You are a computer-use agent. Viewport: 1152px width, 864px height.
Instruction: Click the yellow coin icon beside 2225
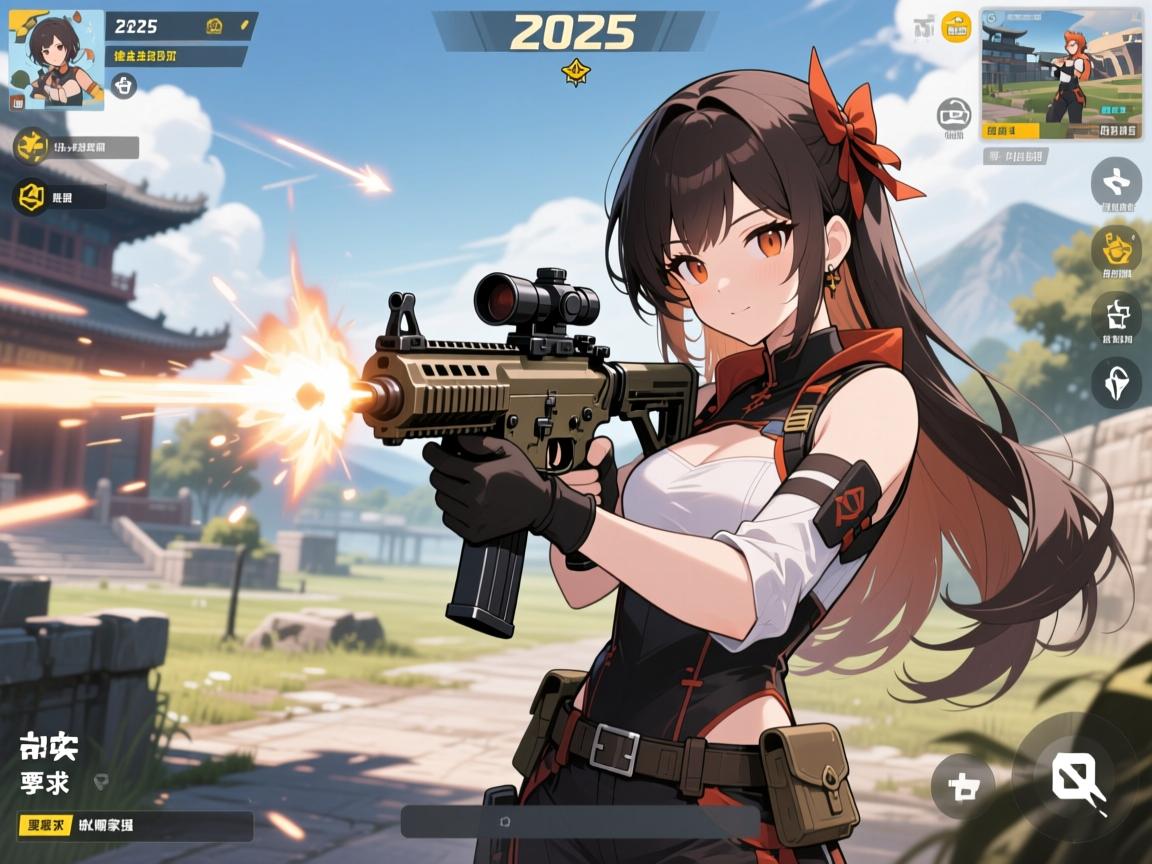point(214,26)
